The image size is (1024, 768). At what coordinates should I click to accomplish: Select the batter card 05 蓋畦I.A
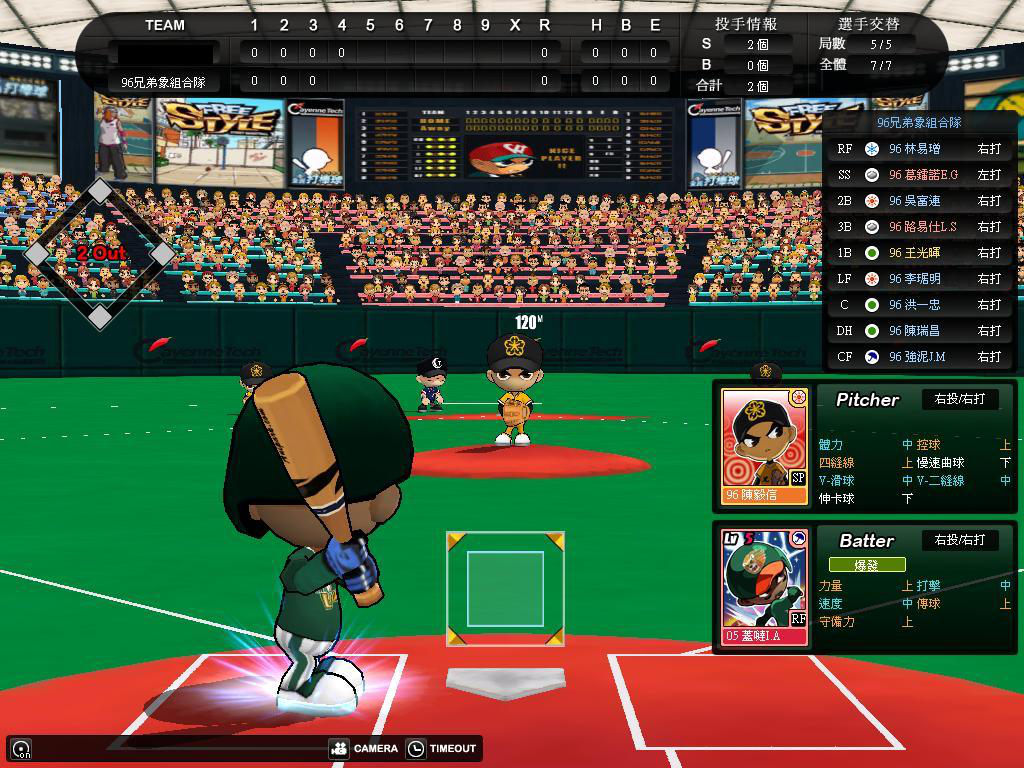click(x=765, y=587)
